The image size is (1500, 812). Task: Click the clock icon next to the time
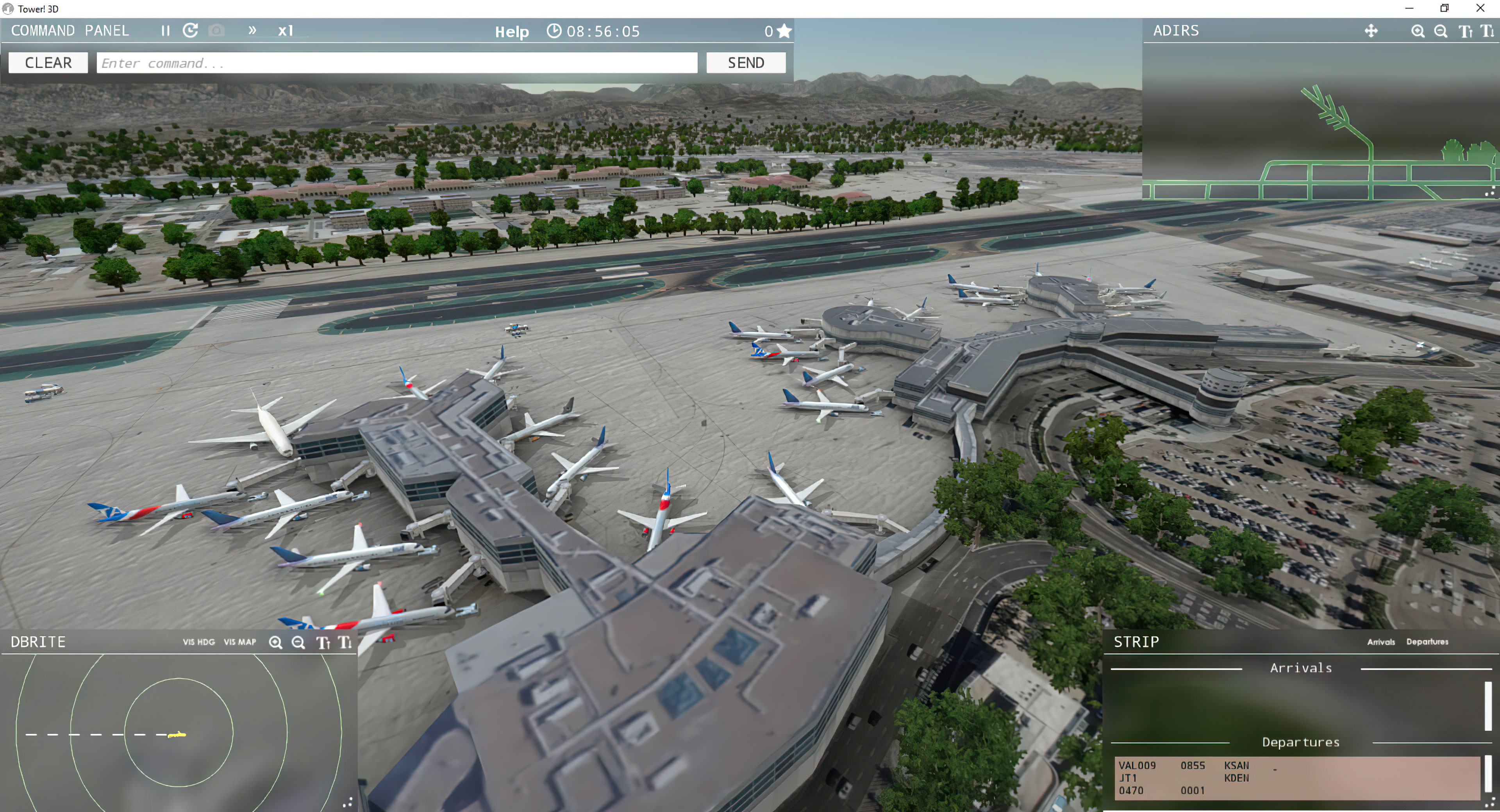pyautogui.click(x=554, y=31)
